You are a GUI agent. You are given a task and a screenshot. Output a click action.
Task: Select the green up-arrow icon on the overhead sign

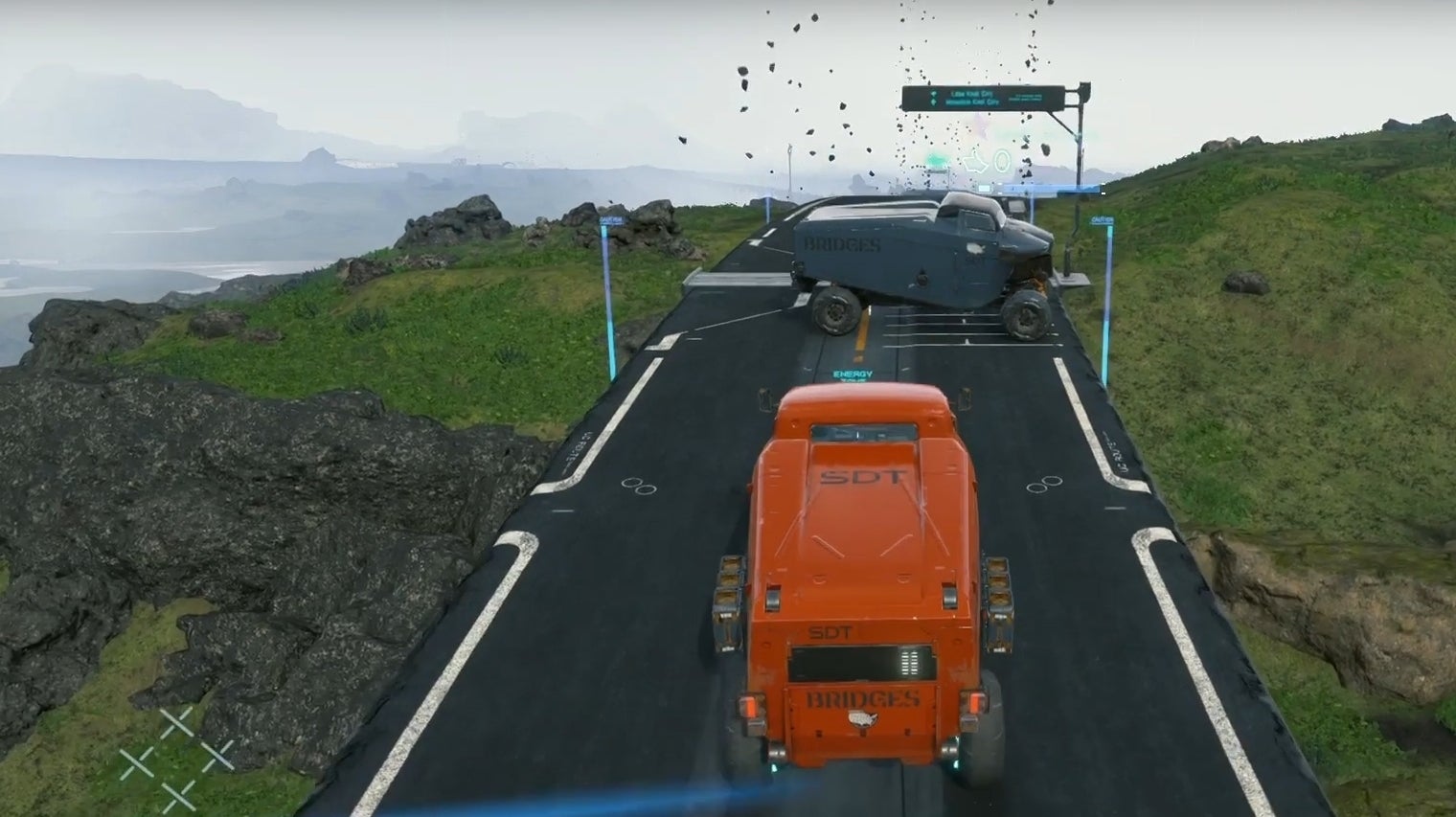tap(933, 102)
